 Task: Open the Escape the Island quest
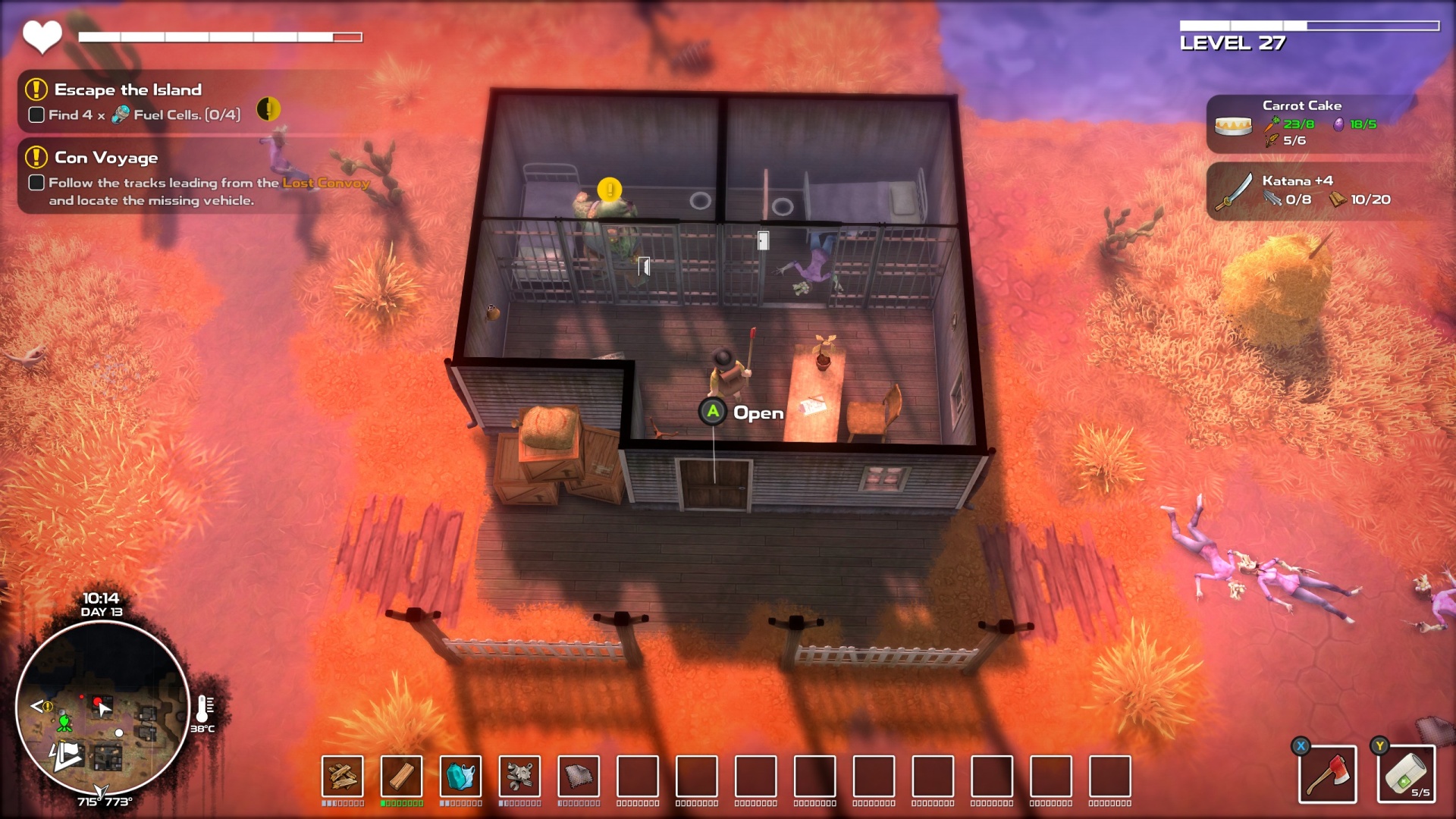pos(127,89)
